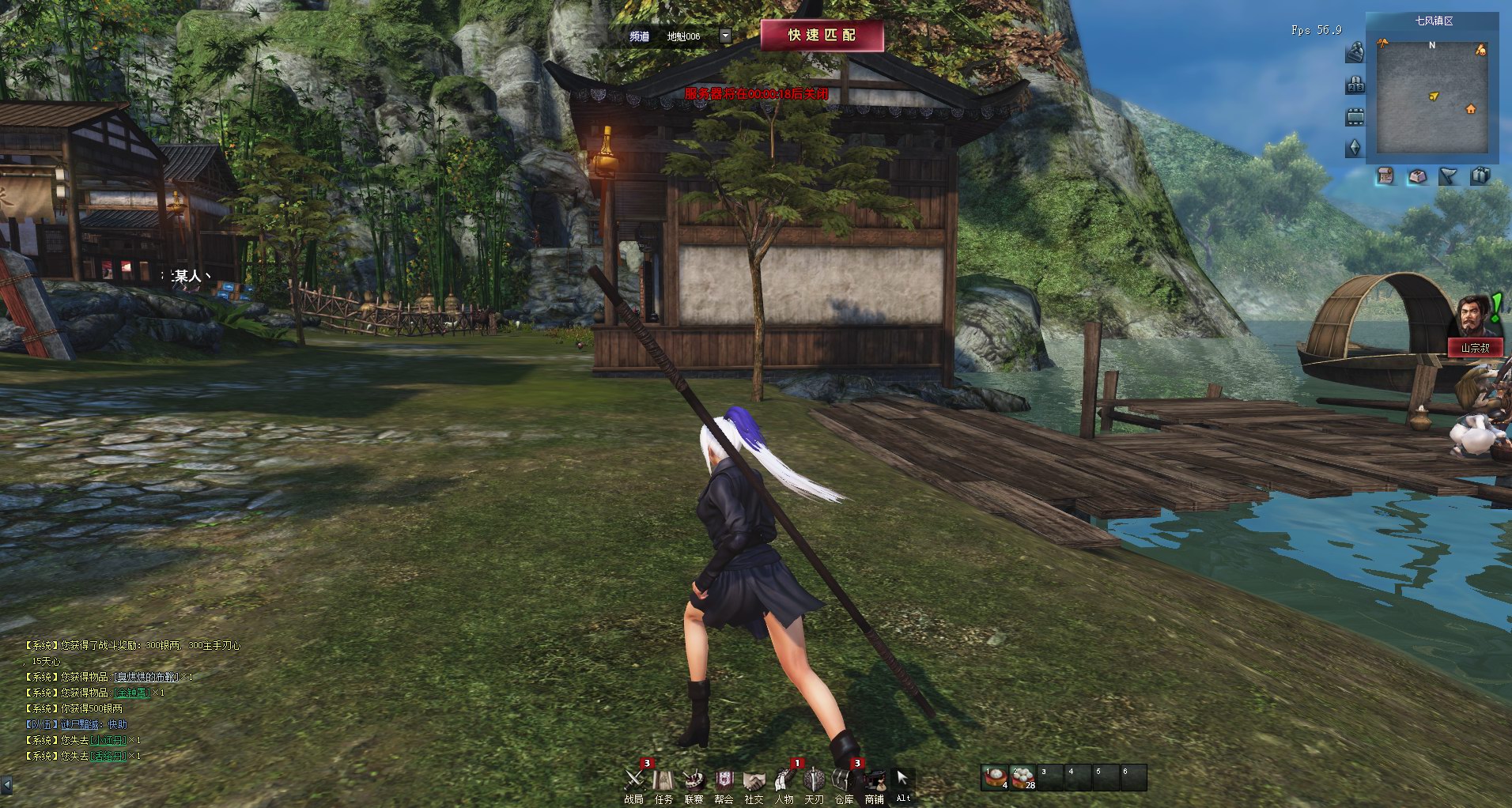This screenshot has height=808, width=1512.
Task: Open the 战局 battle menu icon
Action: coord(634,780)
